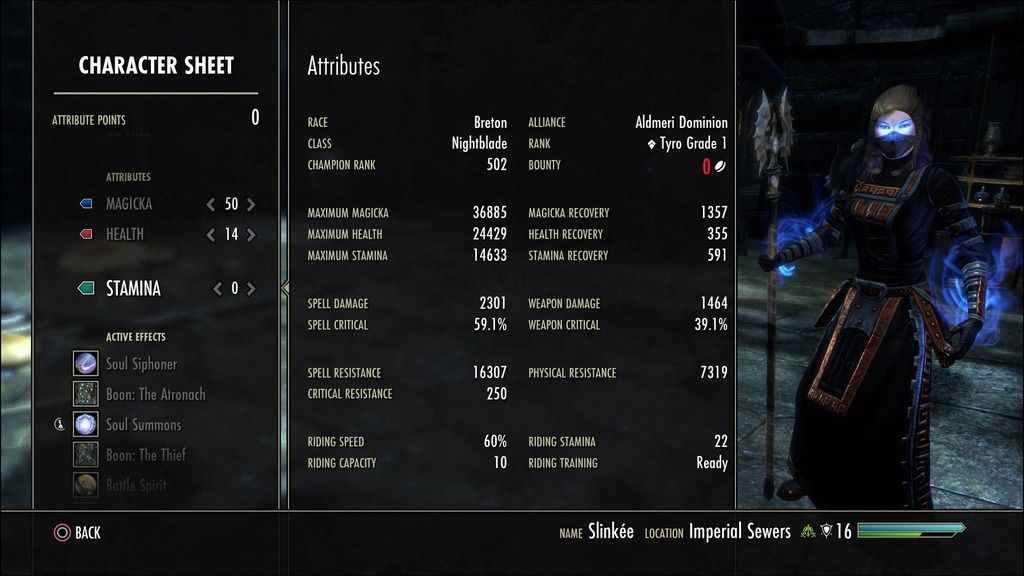This screenshot has height=576, width=1024.
Task: Select Boon: The Atronach effect
Action: (x=155, y=394)
